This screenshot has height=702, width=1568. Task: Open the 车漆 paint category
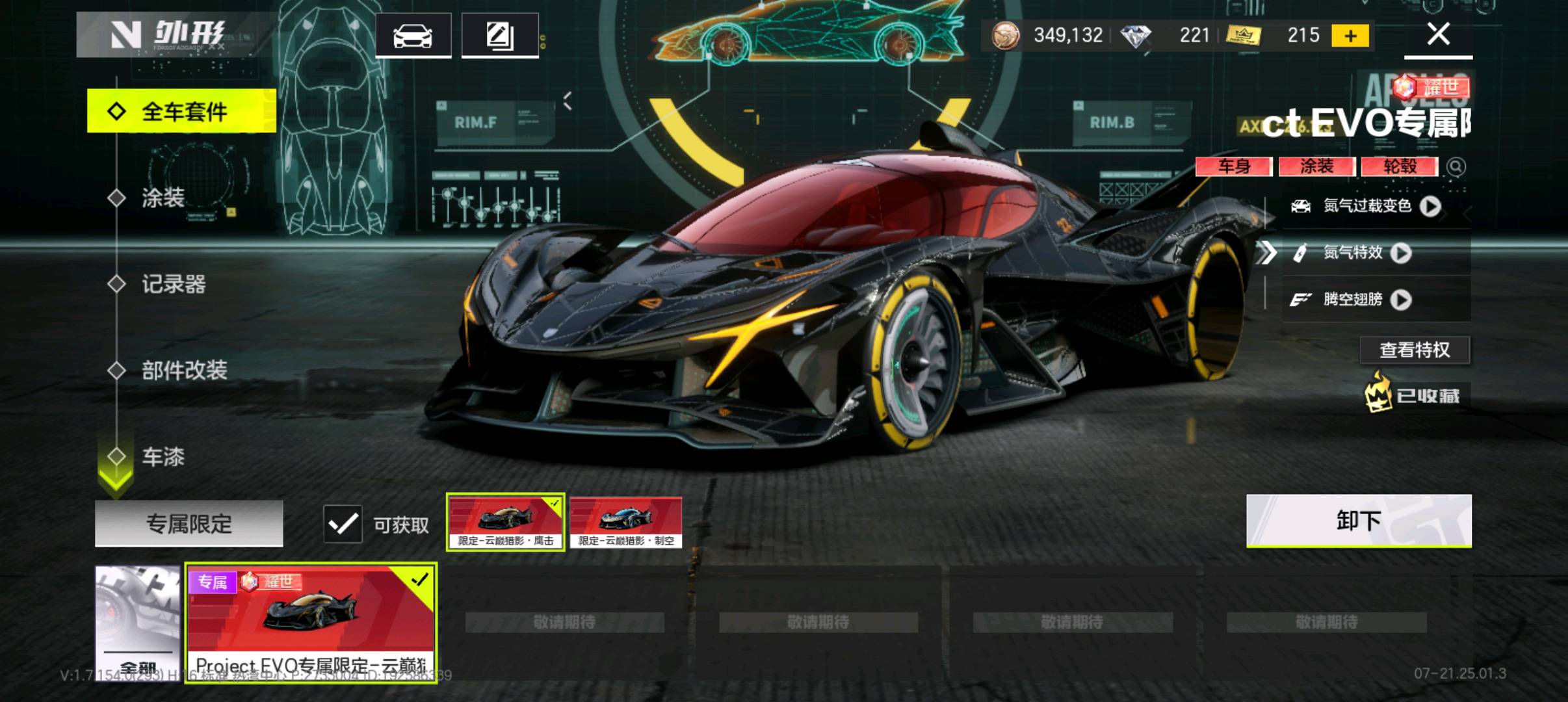(163, 457)
